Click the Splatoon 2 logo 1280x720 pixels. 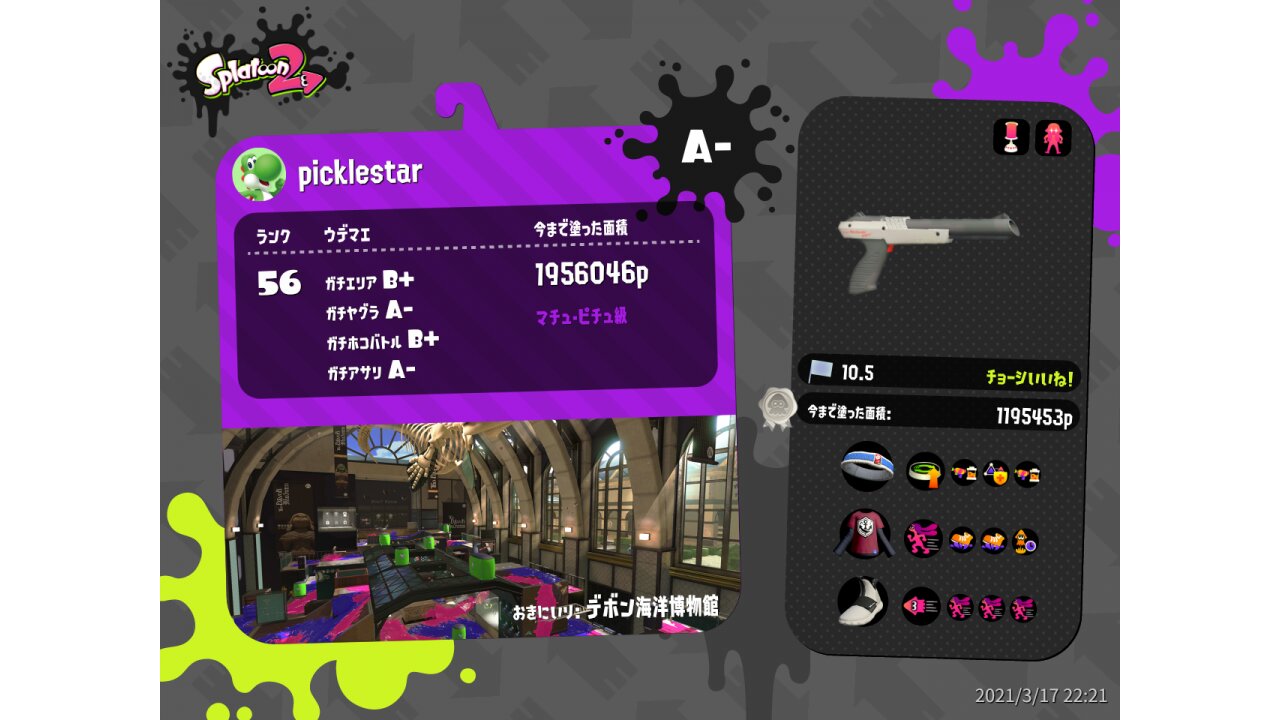tap(260, 76)
